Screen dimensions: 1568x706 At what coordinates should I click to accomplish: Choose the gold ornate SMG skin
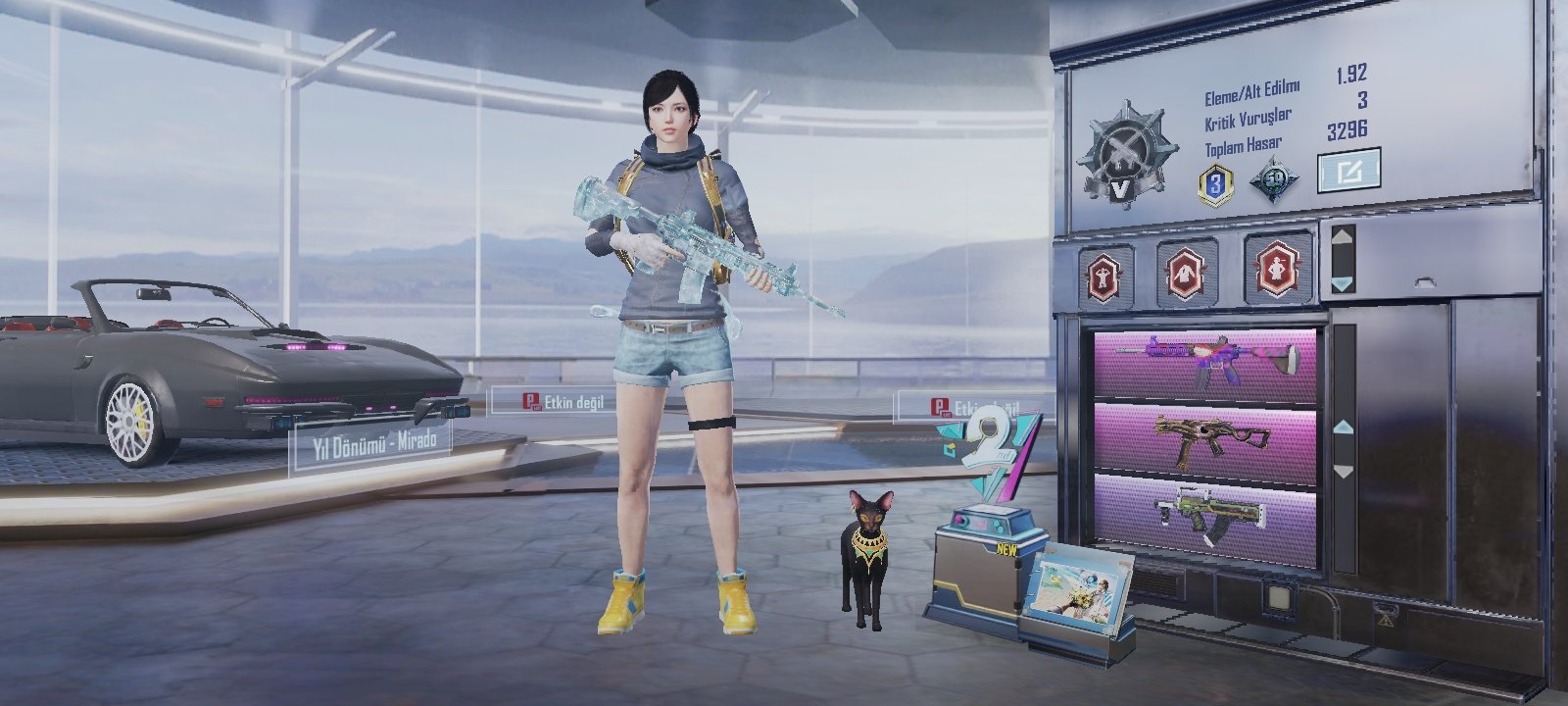point(1205,439)
